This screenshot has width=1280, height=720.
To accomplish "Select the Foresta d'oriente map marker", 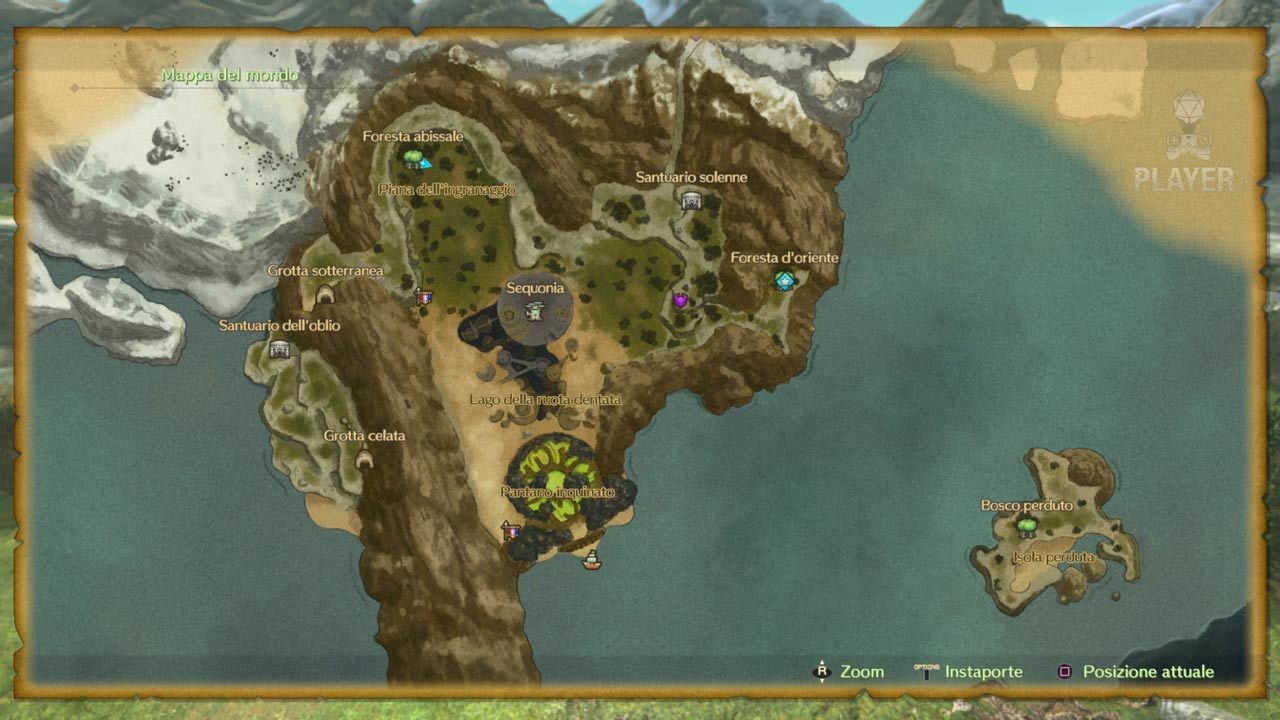I will click(784, 281).
